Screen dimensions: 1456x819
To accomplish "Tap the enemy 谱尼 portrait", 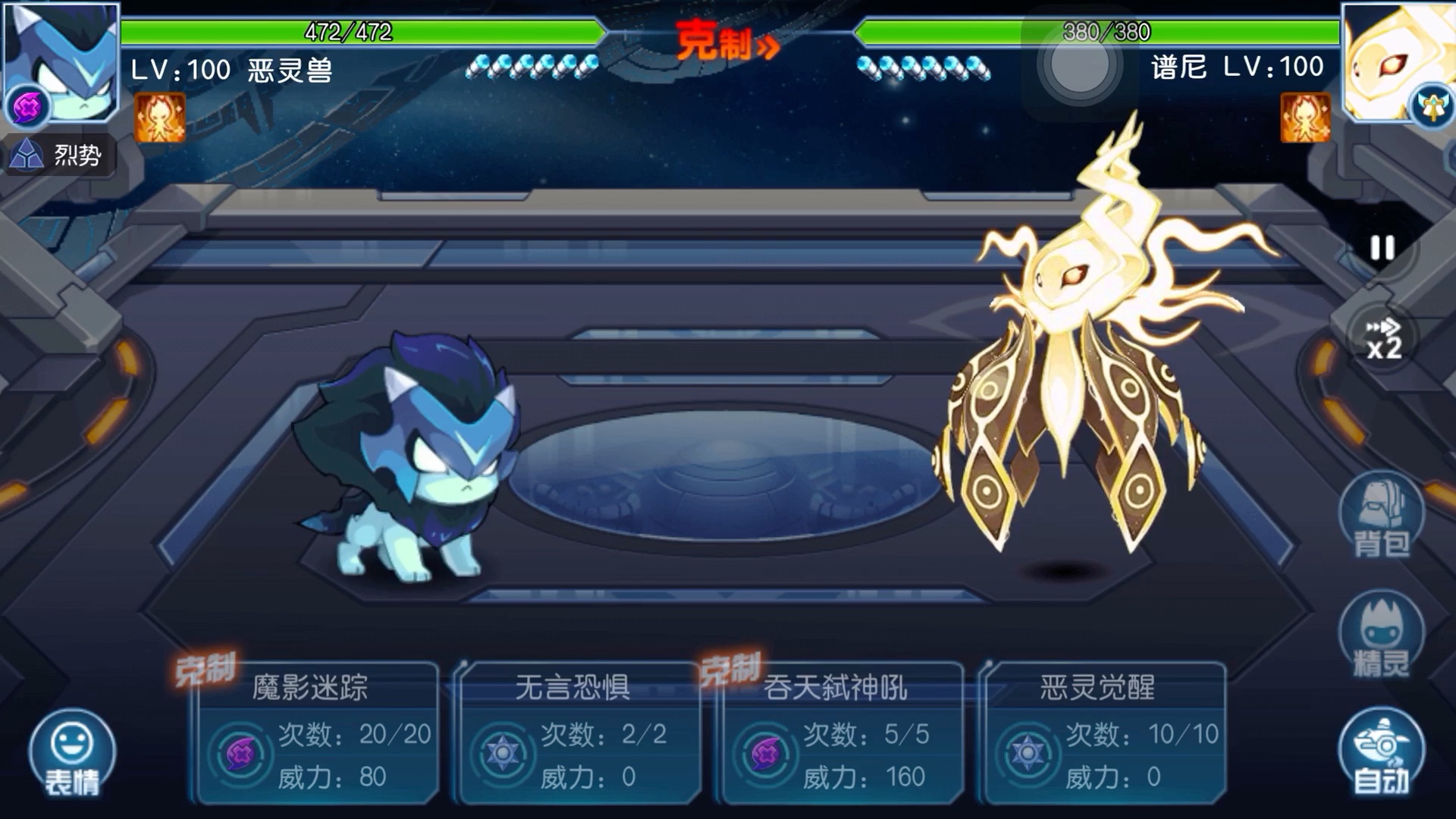I will point(1394,62).
